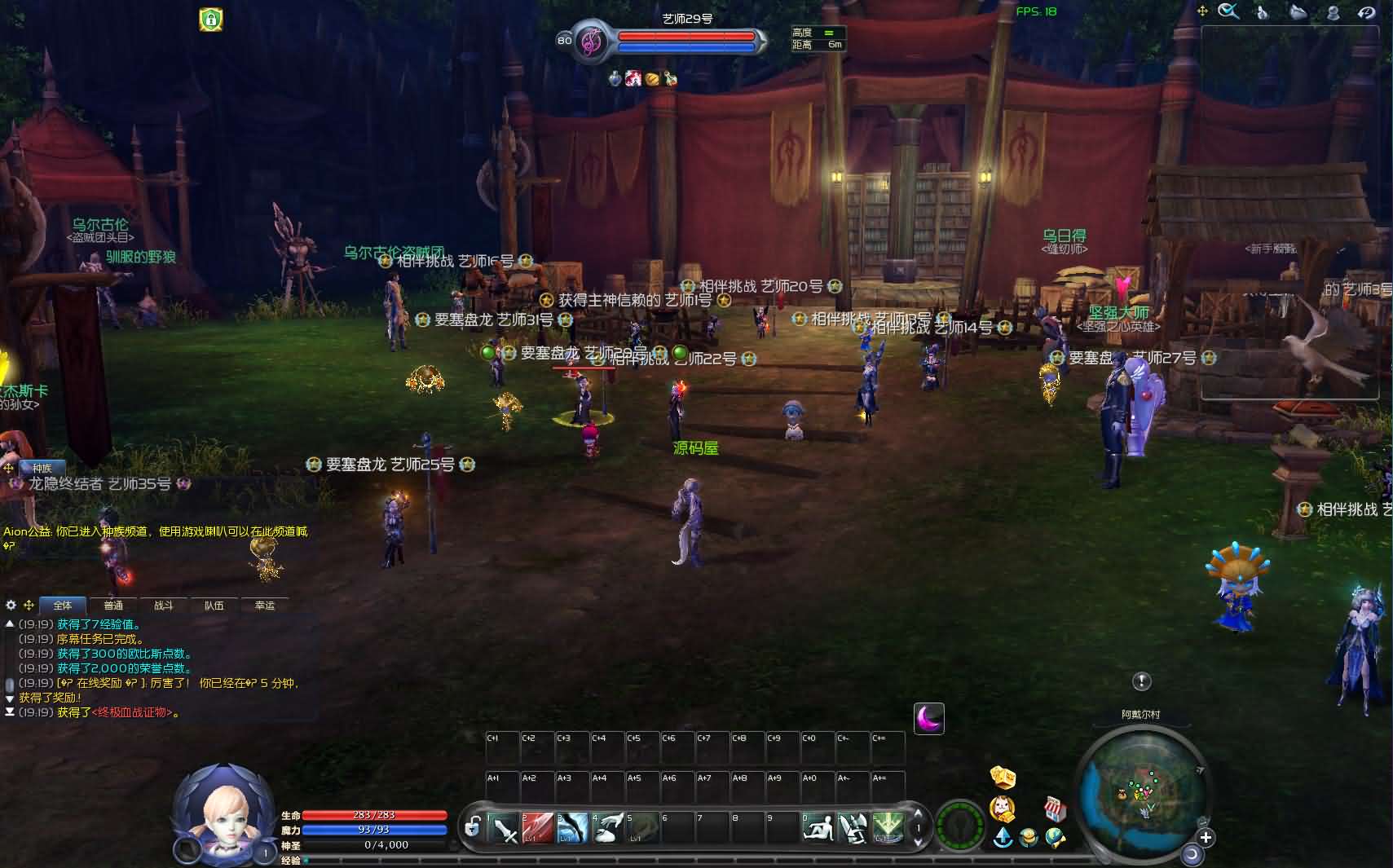Click the purple crescent moon icon
The image size is (1393, 868).
click(x=928, y=718)
